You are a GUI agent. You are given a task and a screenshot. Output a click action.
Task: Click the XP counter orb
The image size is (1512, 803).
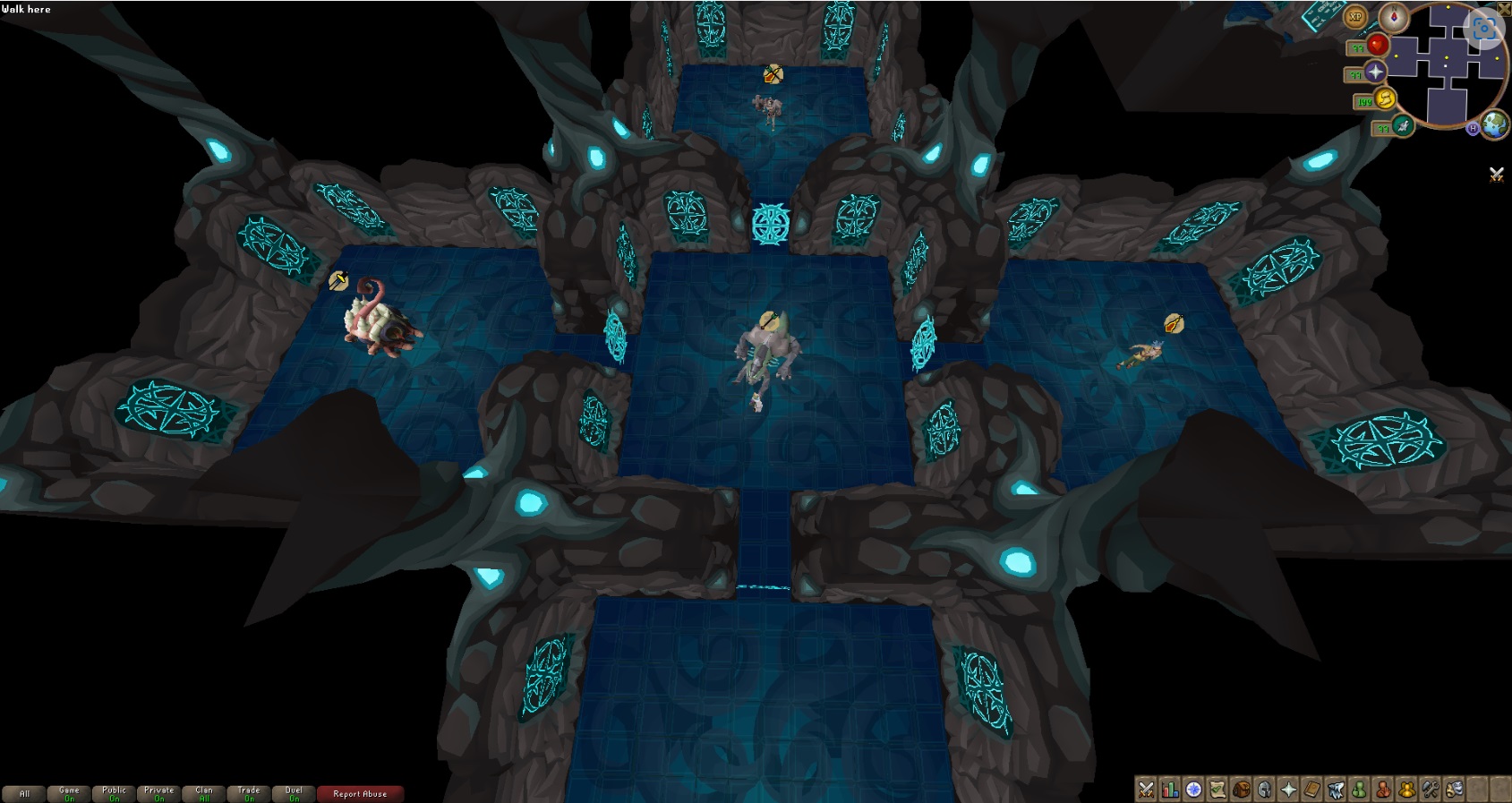pos(1356,16)
